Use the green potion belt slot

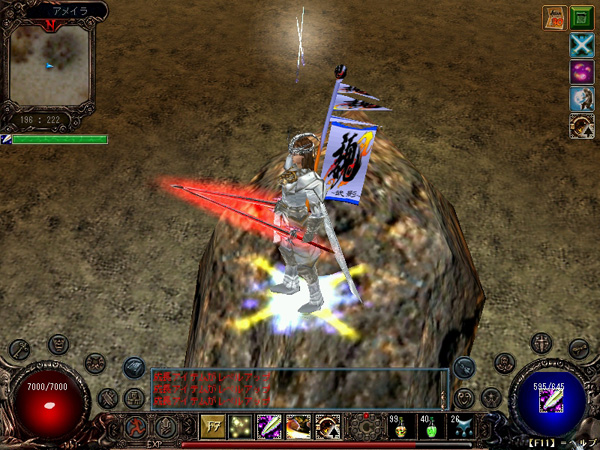click(x=430, y=428)
